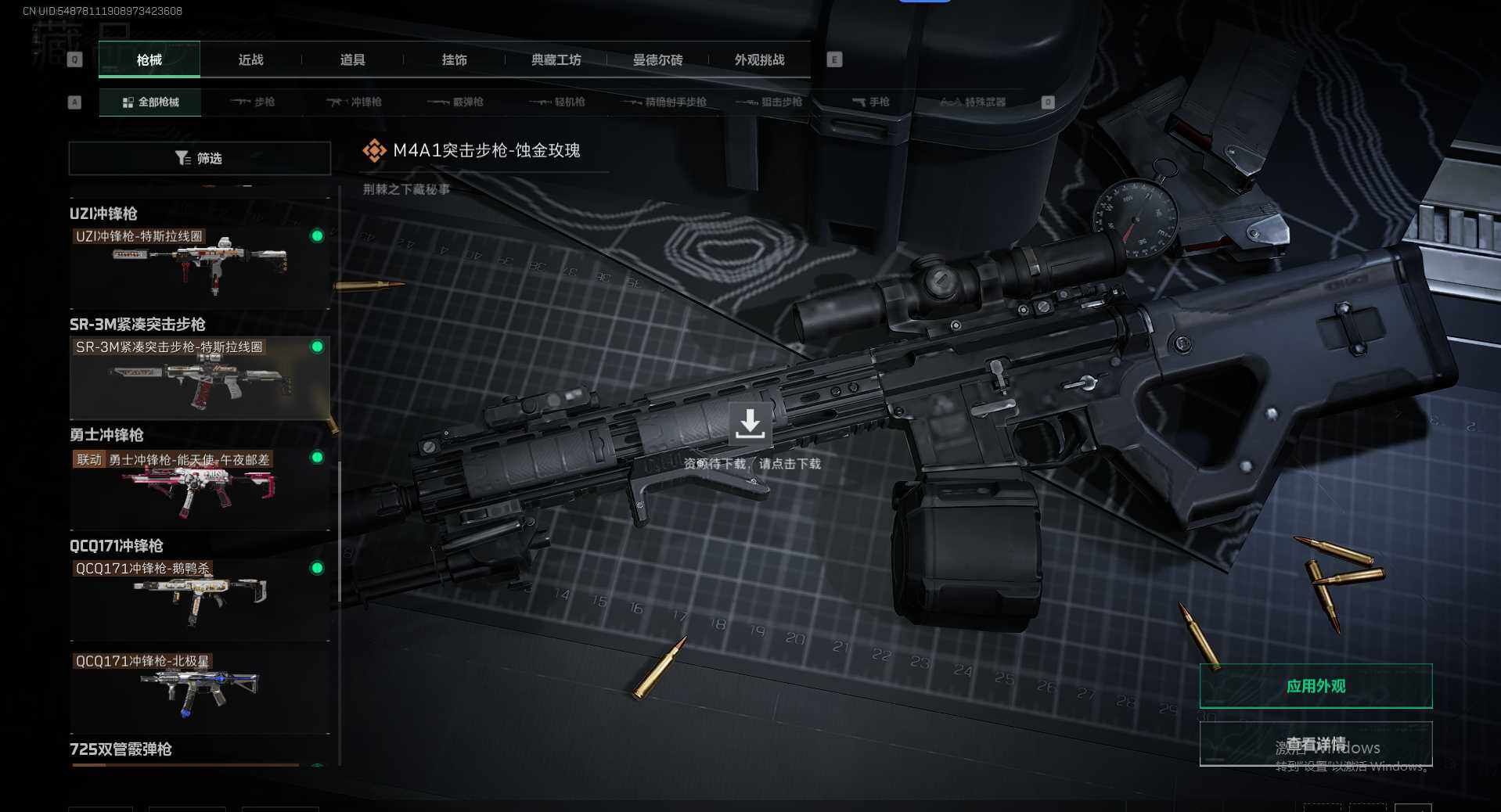Switch to the 曼德尔砖 tab

point(658,60)
